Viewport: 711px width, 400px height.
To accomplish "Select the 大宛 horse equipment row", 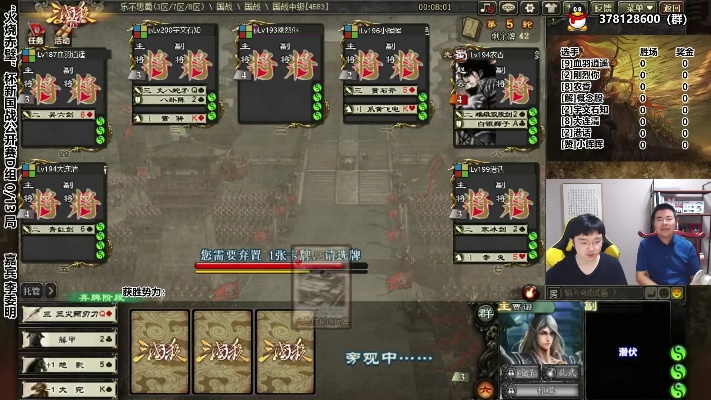I will pos(68,387).
